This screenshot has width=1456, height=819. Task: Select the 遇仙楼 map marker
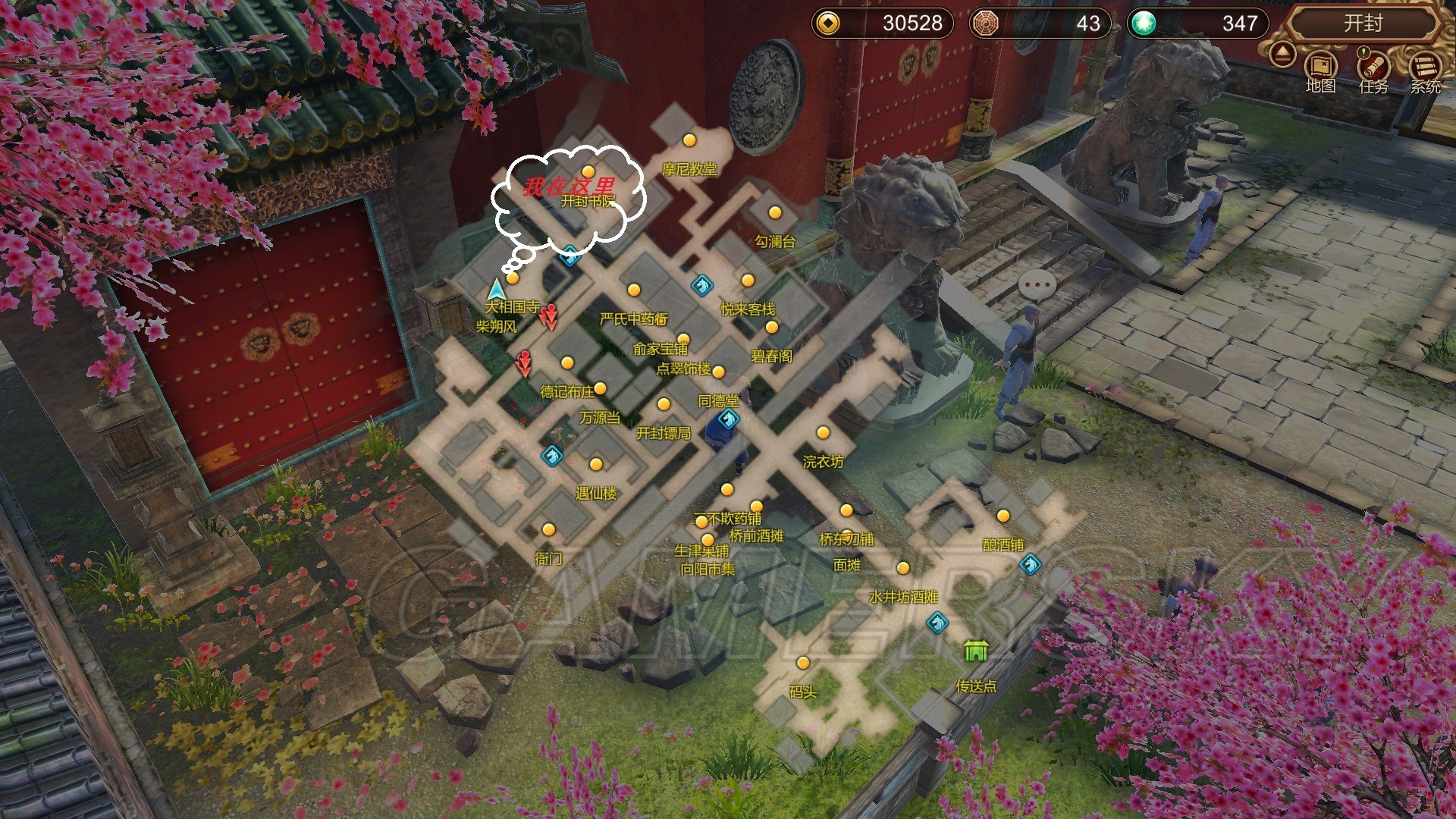tap(596, 465)
